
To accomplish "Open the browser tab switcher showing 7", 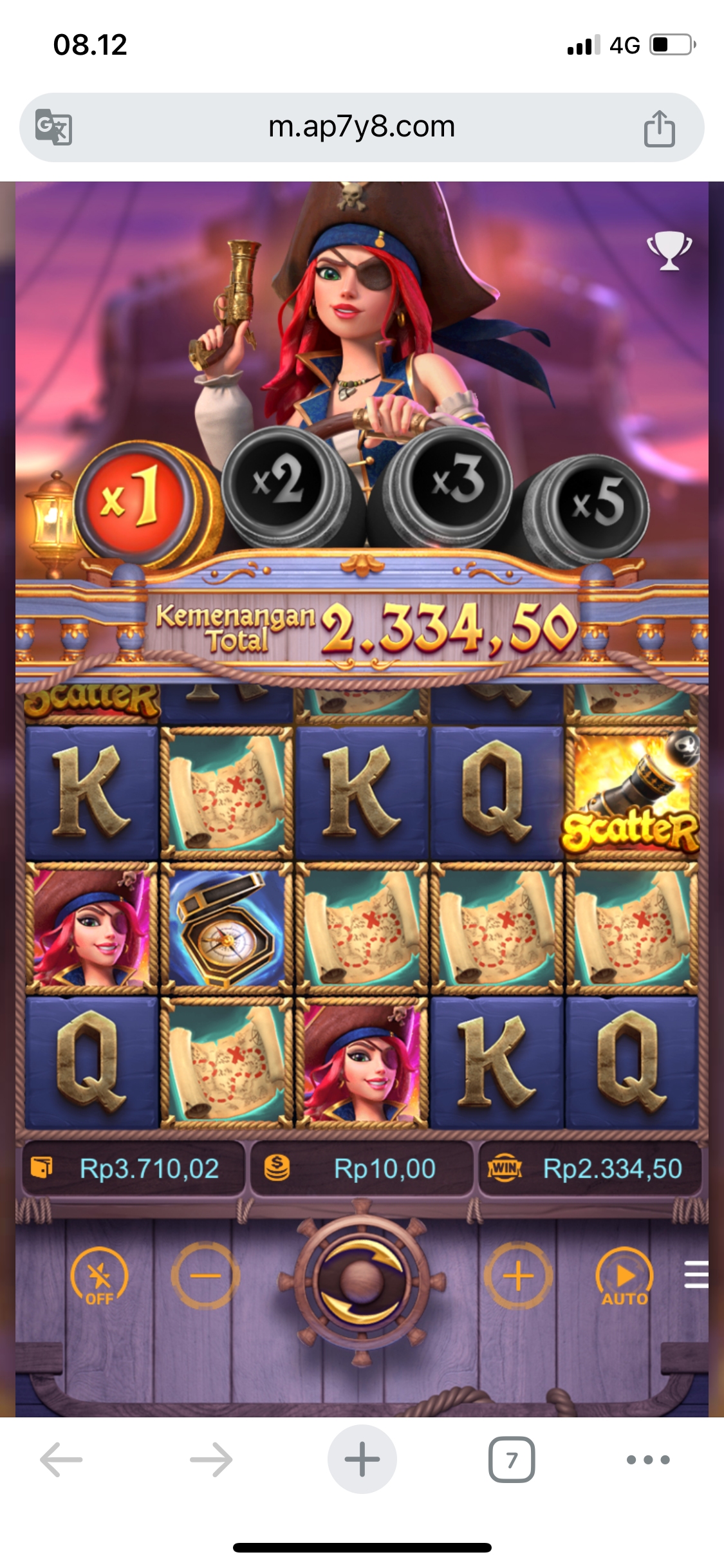I will click(512, 1459).
